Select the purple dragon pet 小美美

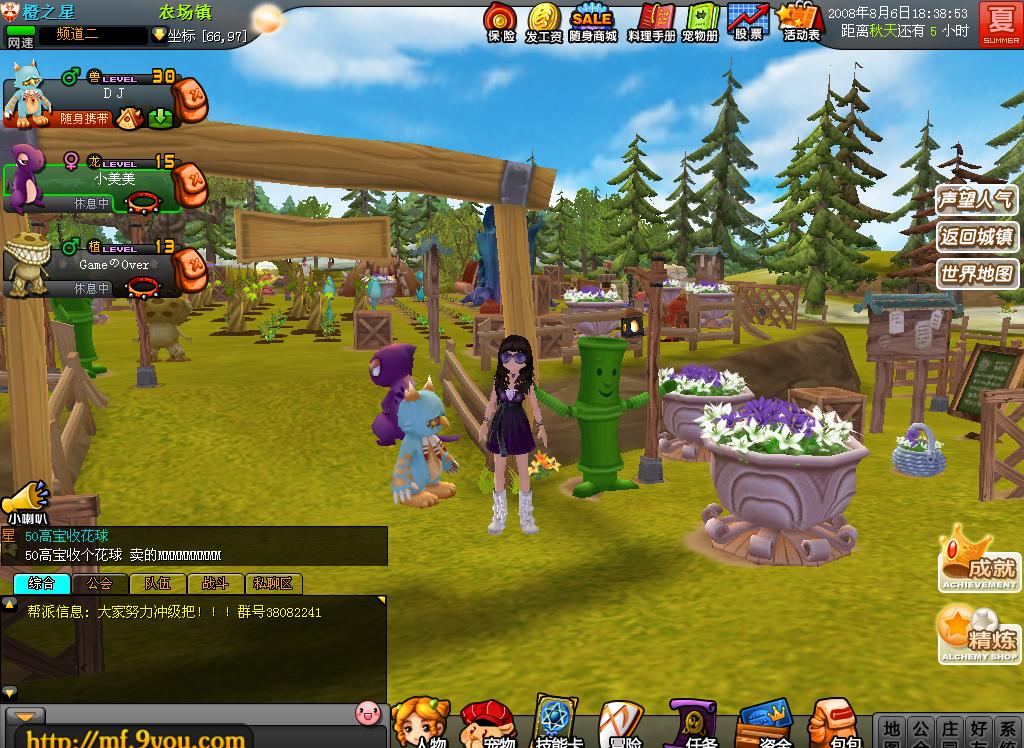[x=100, y=180]
